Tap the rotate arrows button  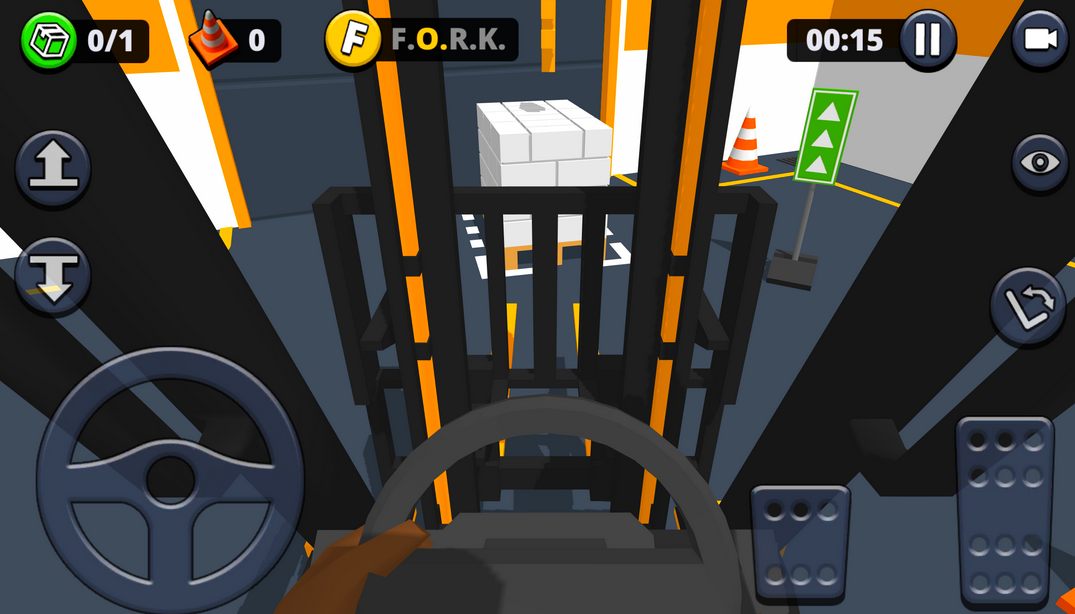click(1028, 307)
